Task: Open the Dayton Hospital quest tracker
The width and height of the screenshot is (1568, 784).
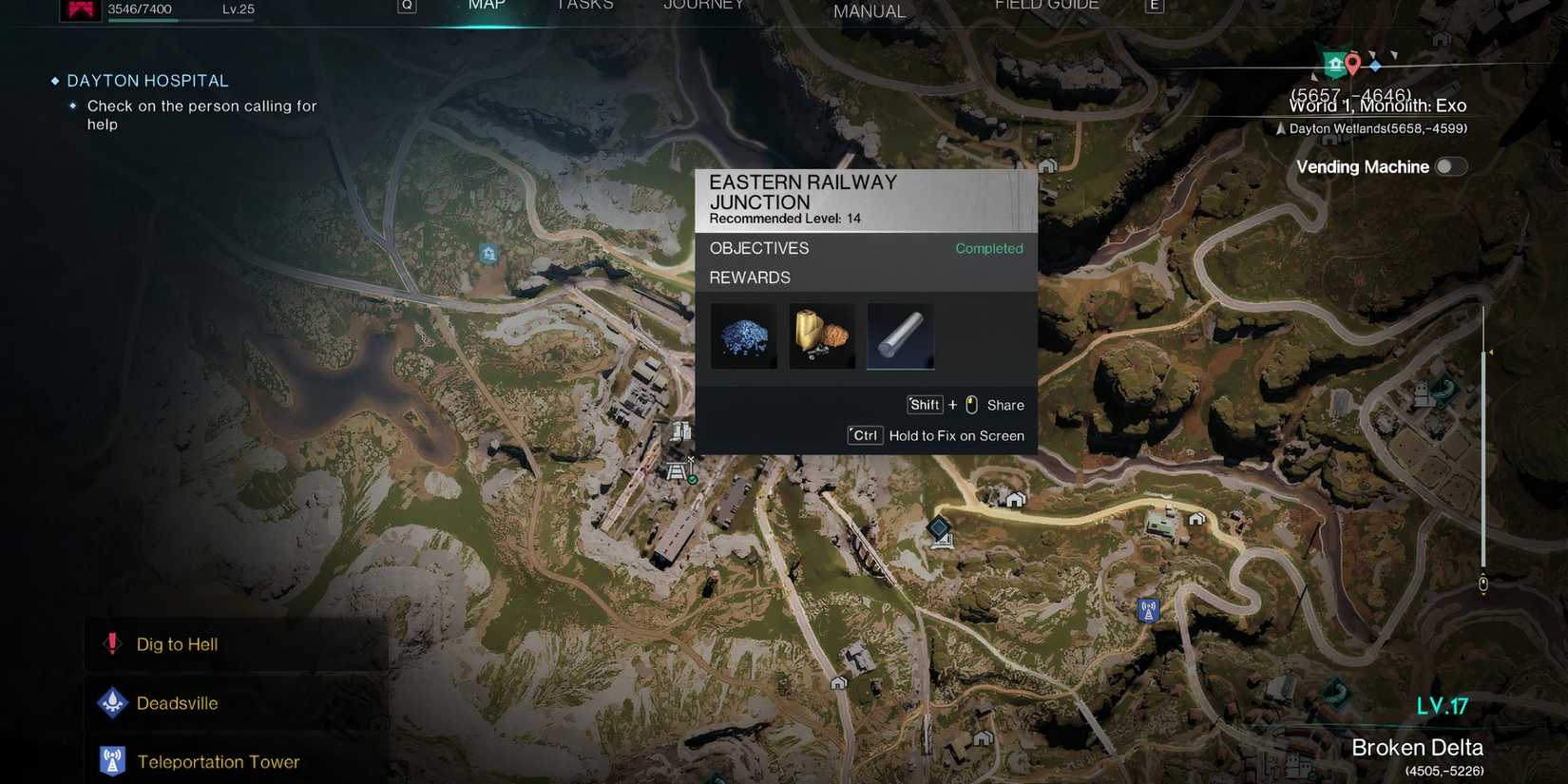Action: pyautogui.click(x=147, y=81)
